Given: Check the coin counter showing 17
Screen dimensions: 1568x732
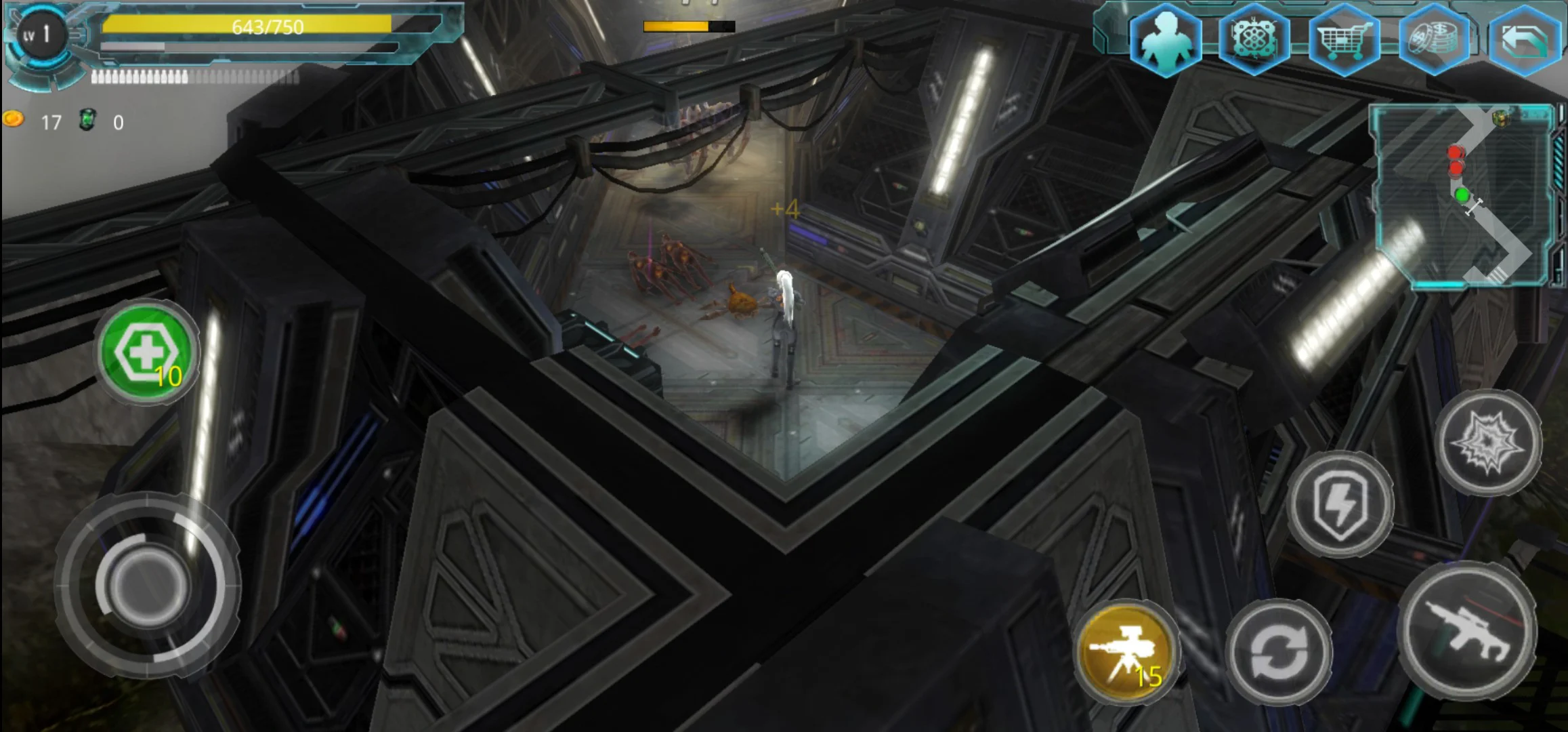Looking at the screenshot, I should pos(34,122).
